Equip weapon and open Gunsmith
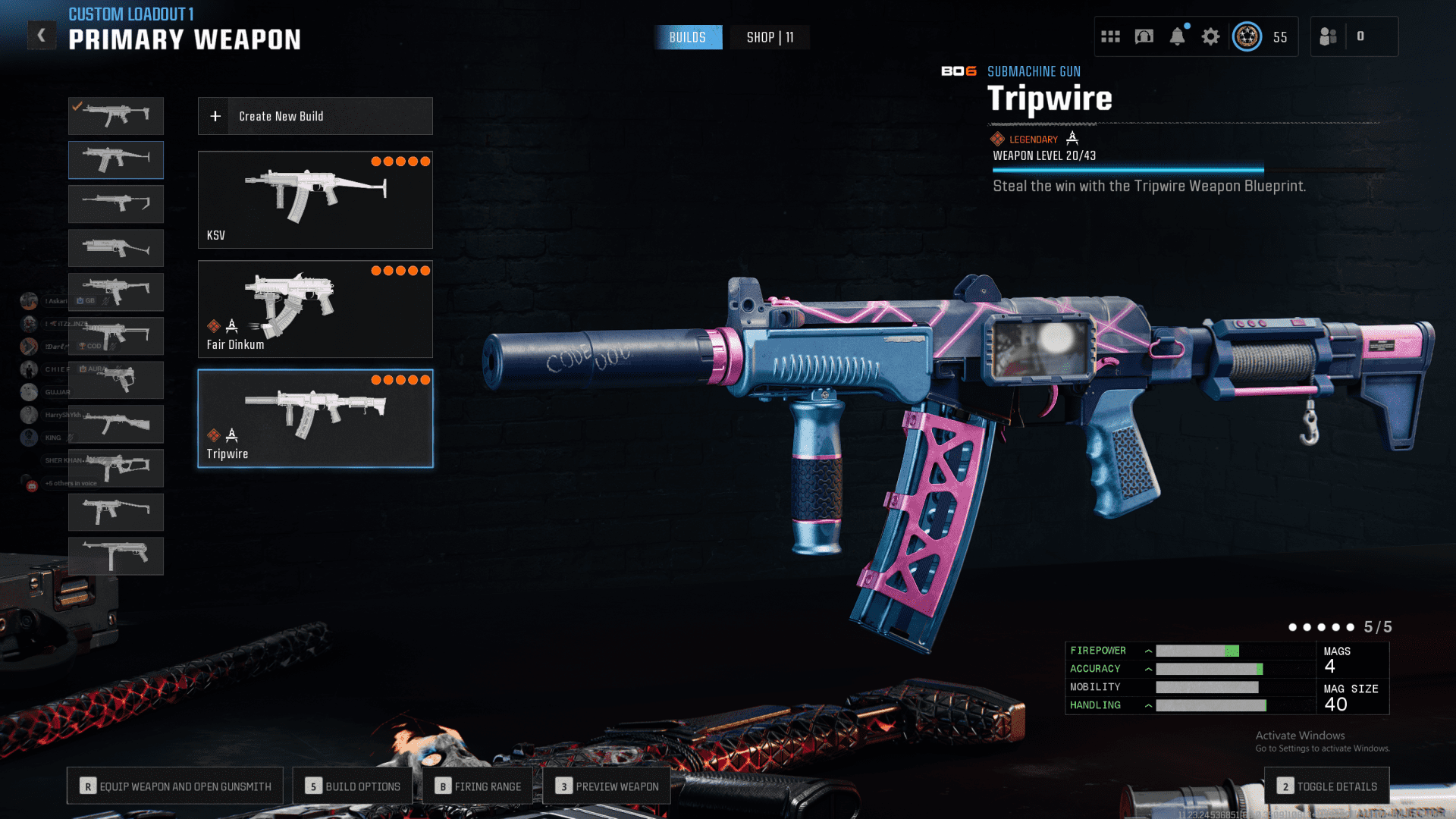This screenshot has height=819, width=1456. tap(175, 786)
